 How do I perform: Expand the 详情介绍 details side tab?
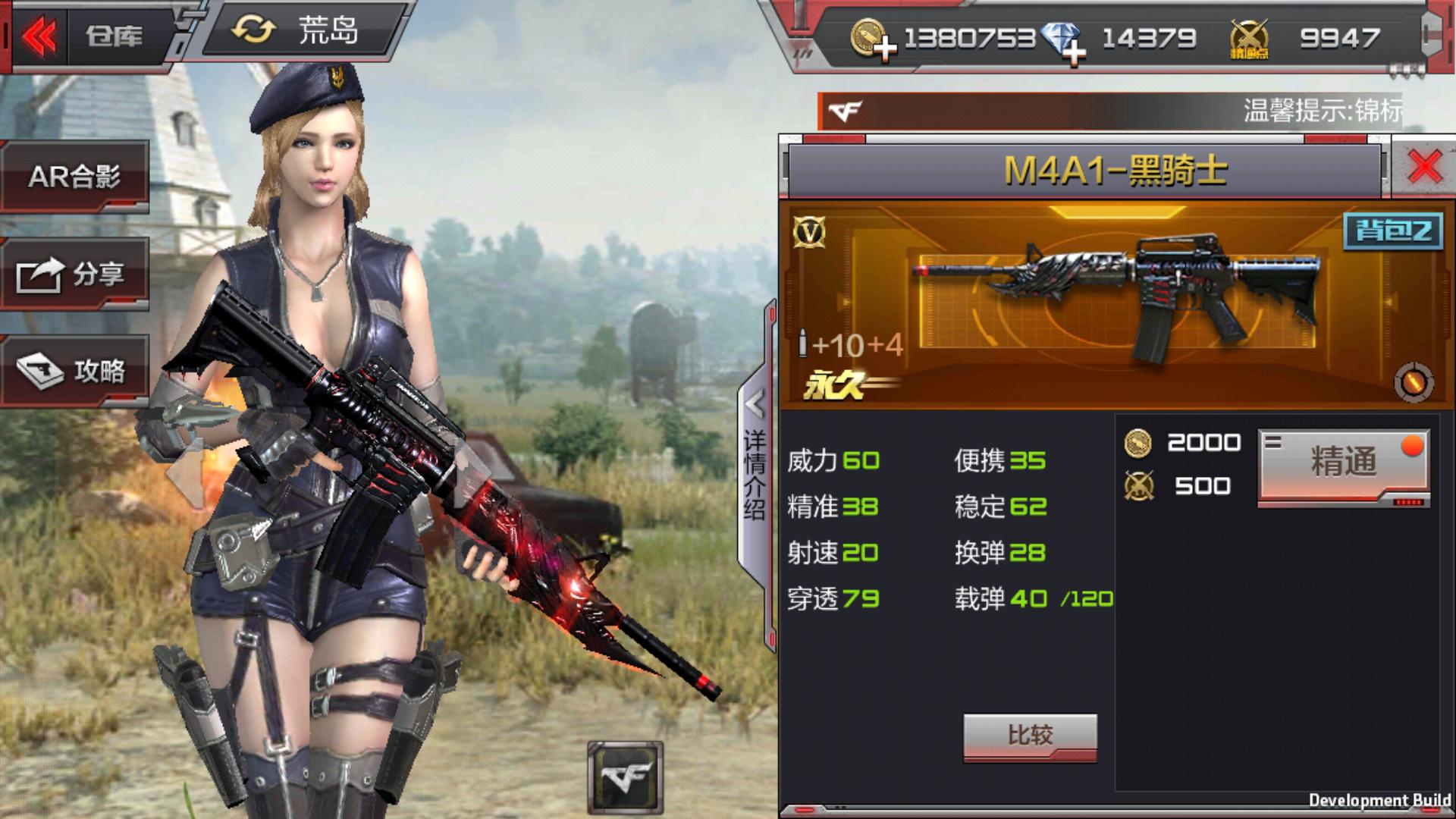pos(755,455)
